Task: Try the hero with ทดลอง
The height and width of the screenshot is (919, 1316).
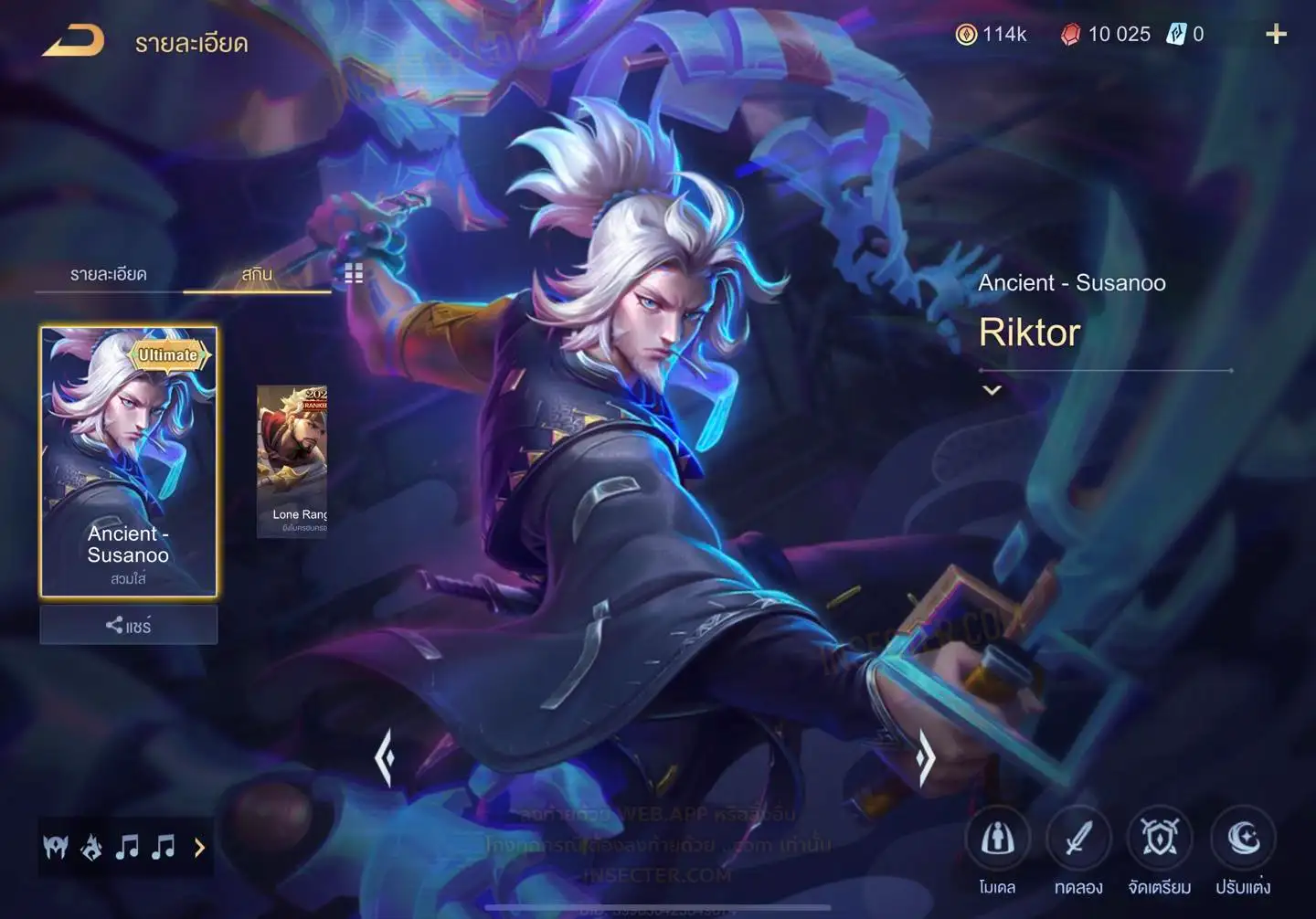Action: 1078,839
